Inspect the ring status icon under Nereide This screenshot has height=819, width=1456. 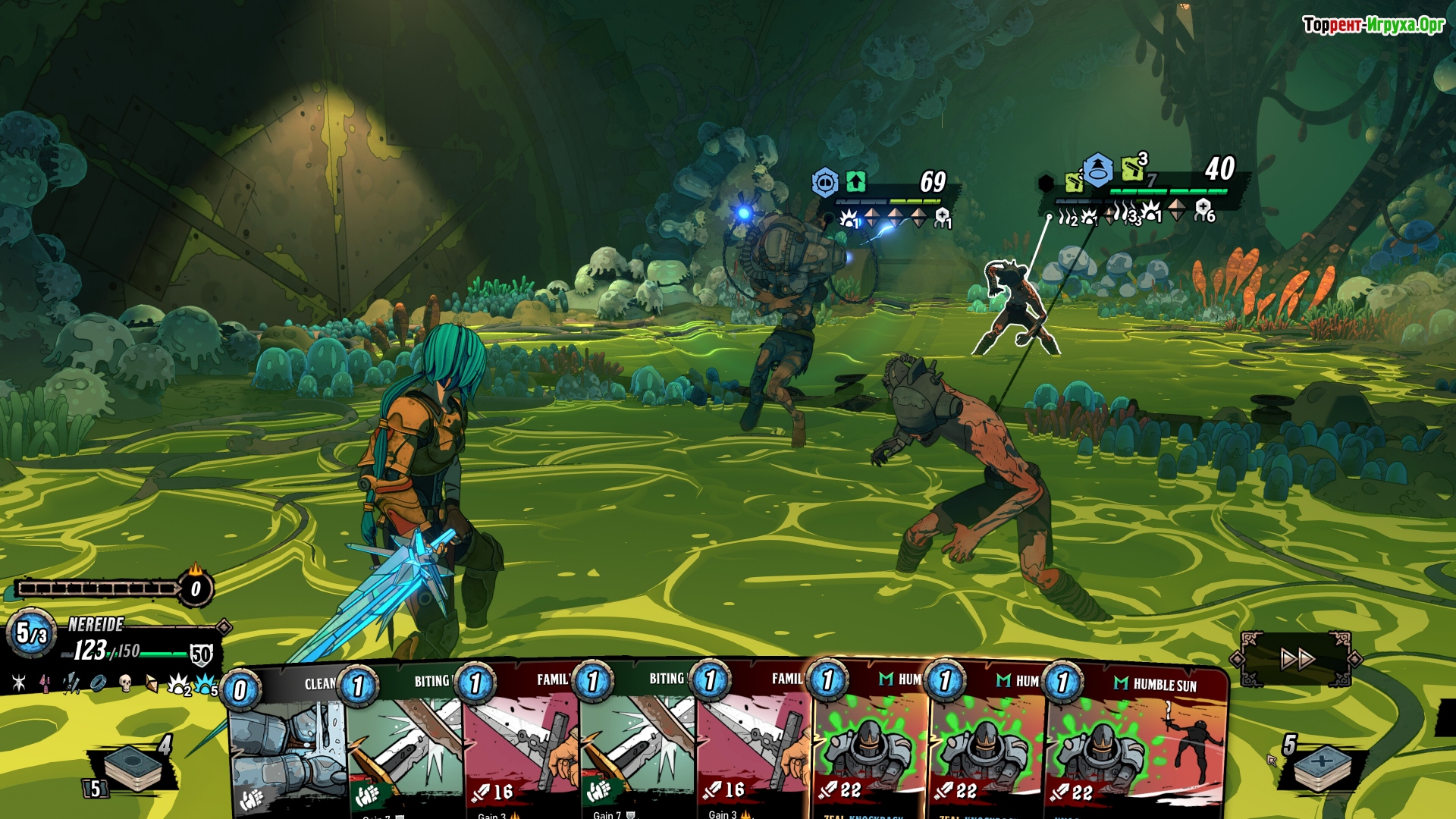(99, 683)
